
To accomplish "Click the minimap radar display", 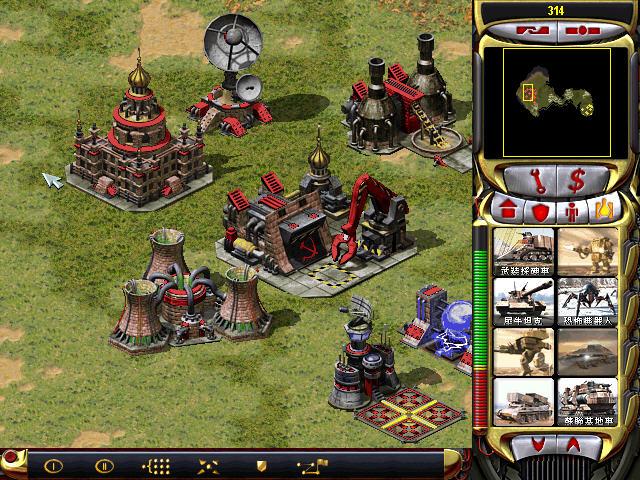I will (x=557, y=95).
